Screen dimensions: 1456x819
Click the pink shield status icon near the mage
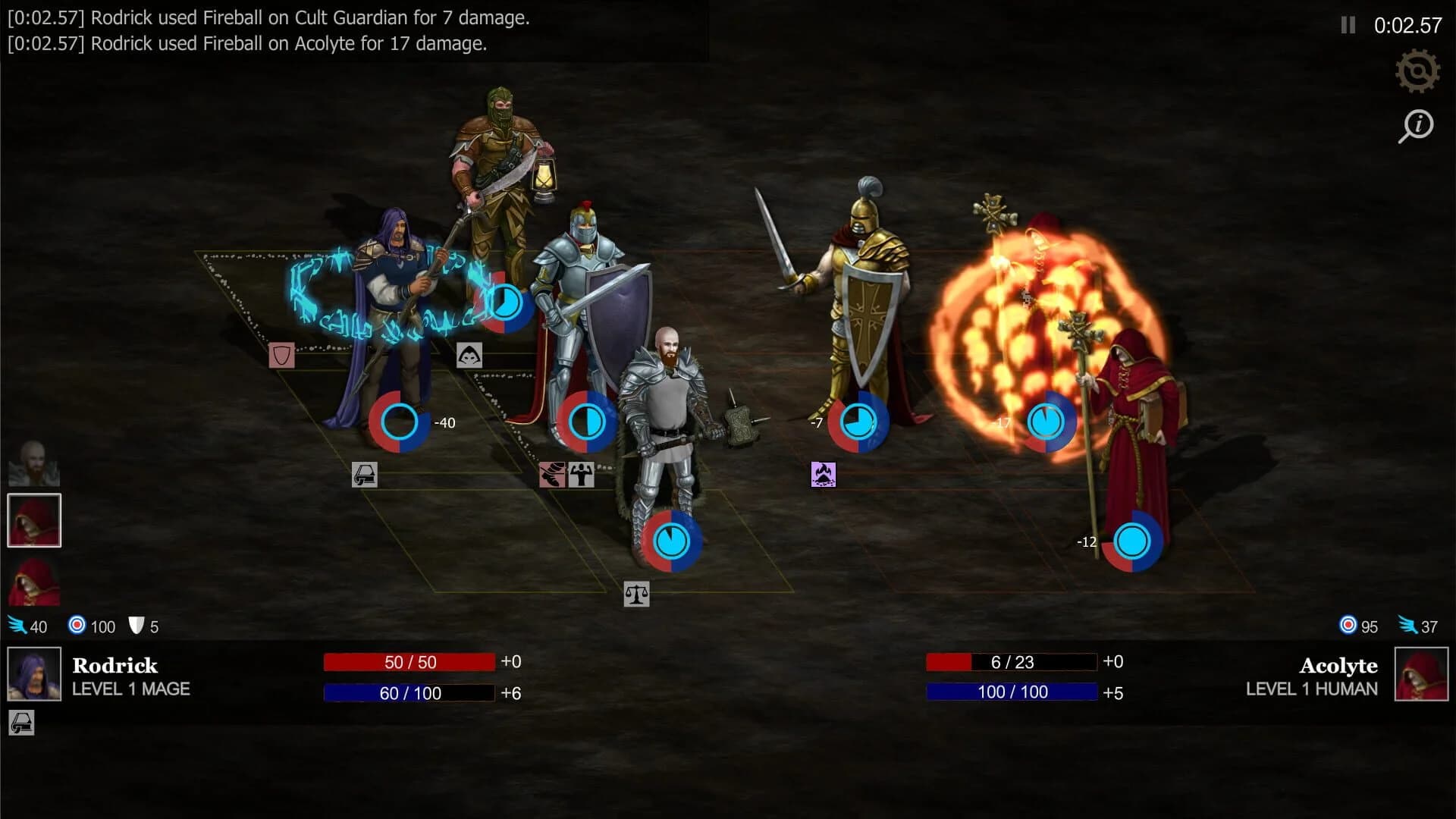pos(281,354)
